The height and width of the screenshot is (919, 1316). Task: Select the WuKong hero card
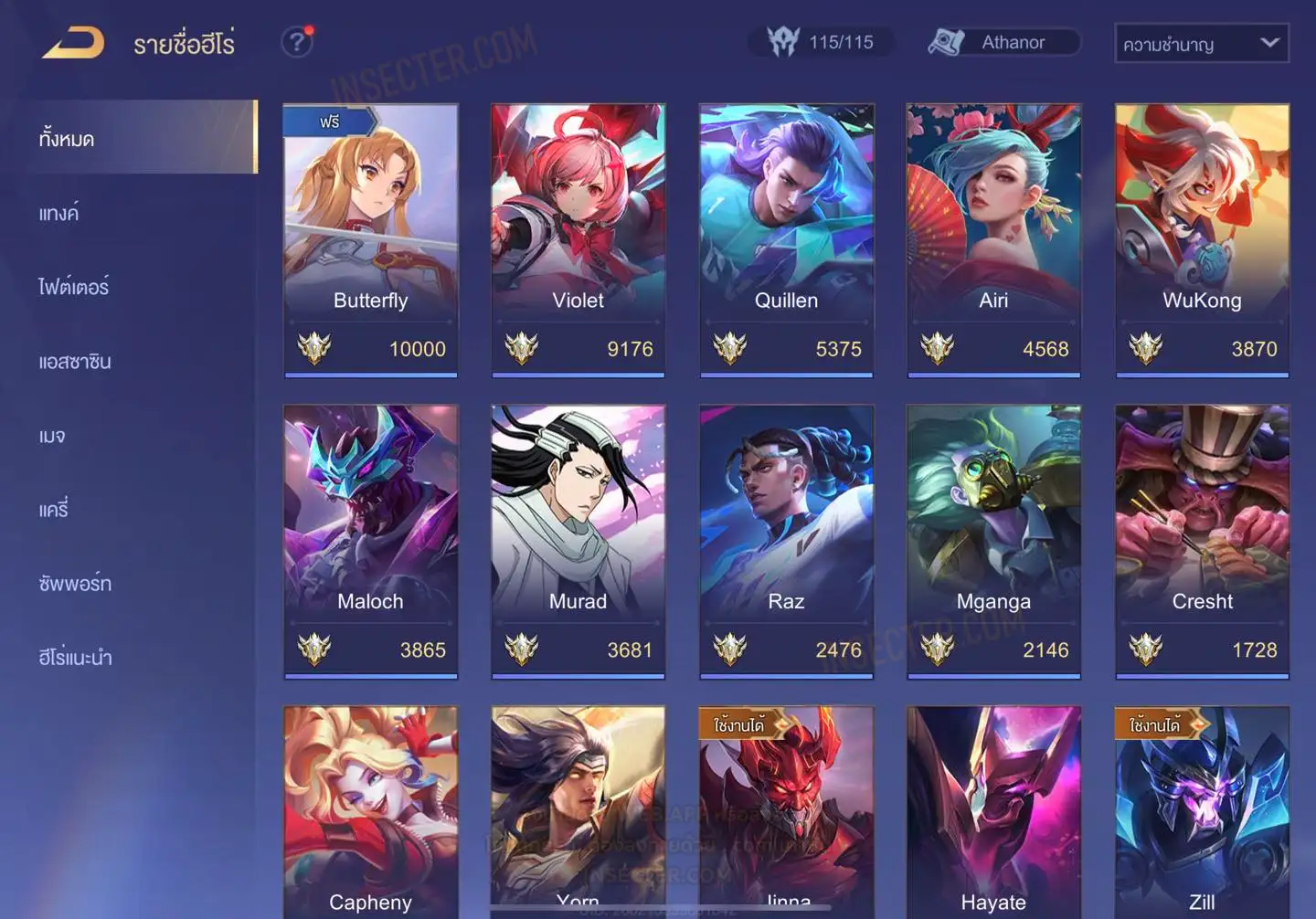click(x=1202, y=239)
